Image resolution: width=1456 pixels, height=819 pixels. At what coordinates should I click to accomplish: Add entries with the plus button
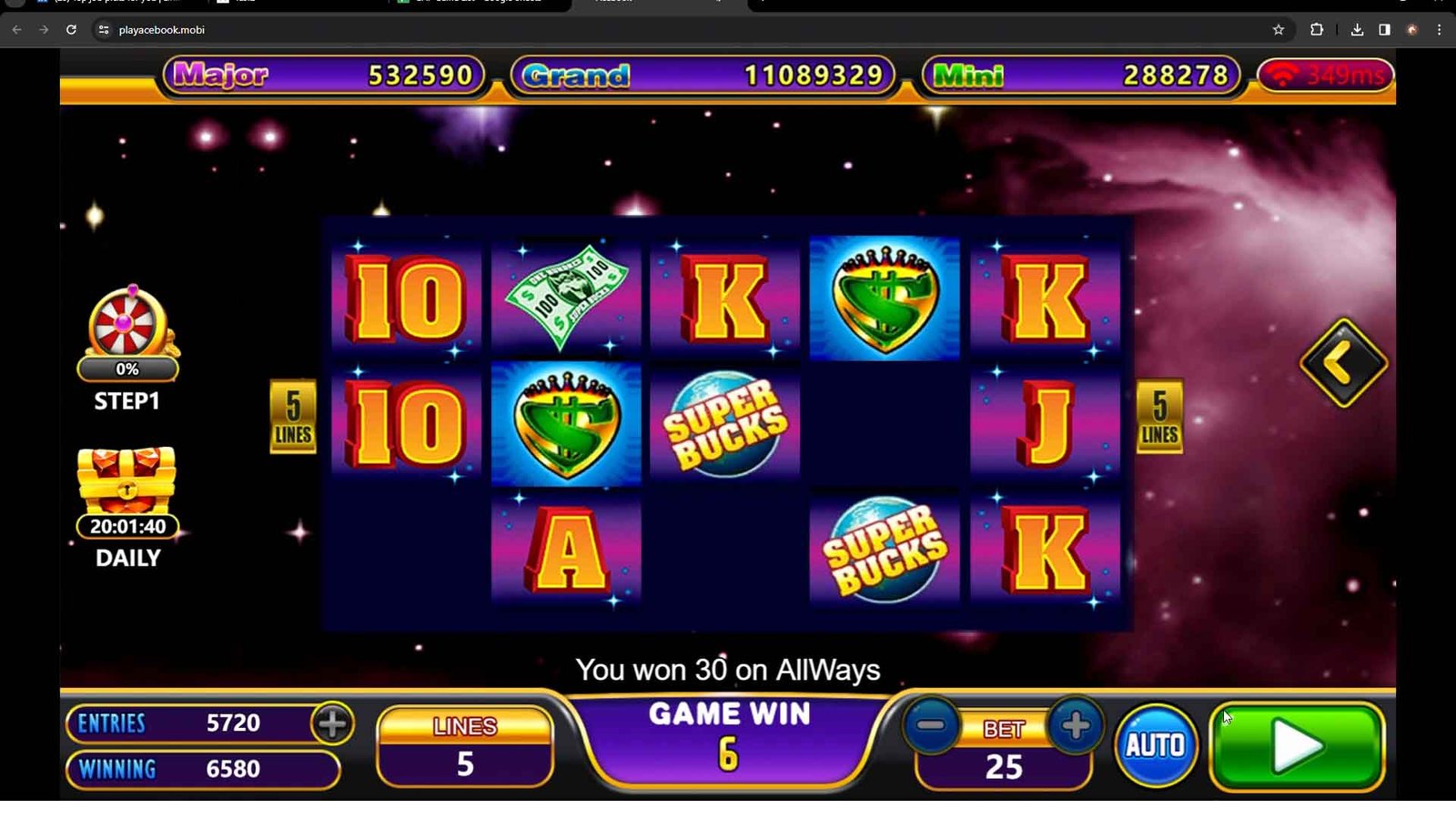(x=332, y=724)
